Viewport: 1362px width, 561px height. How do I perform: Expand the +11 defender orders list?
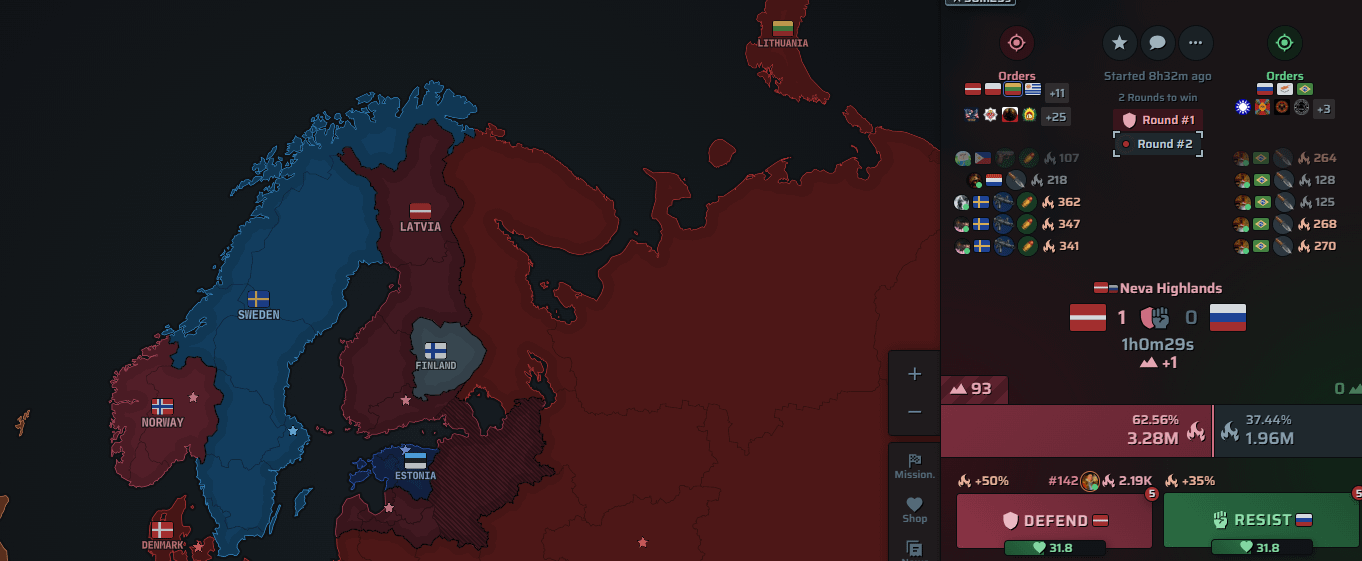coord(1056,93)
